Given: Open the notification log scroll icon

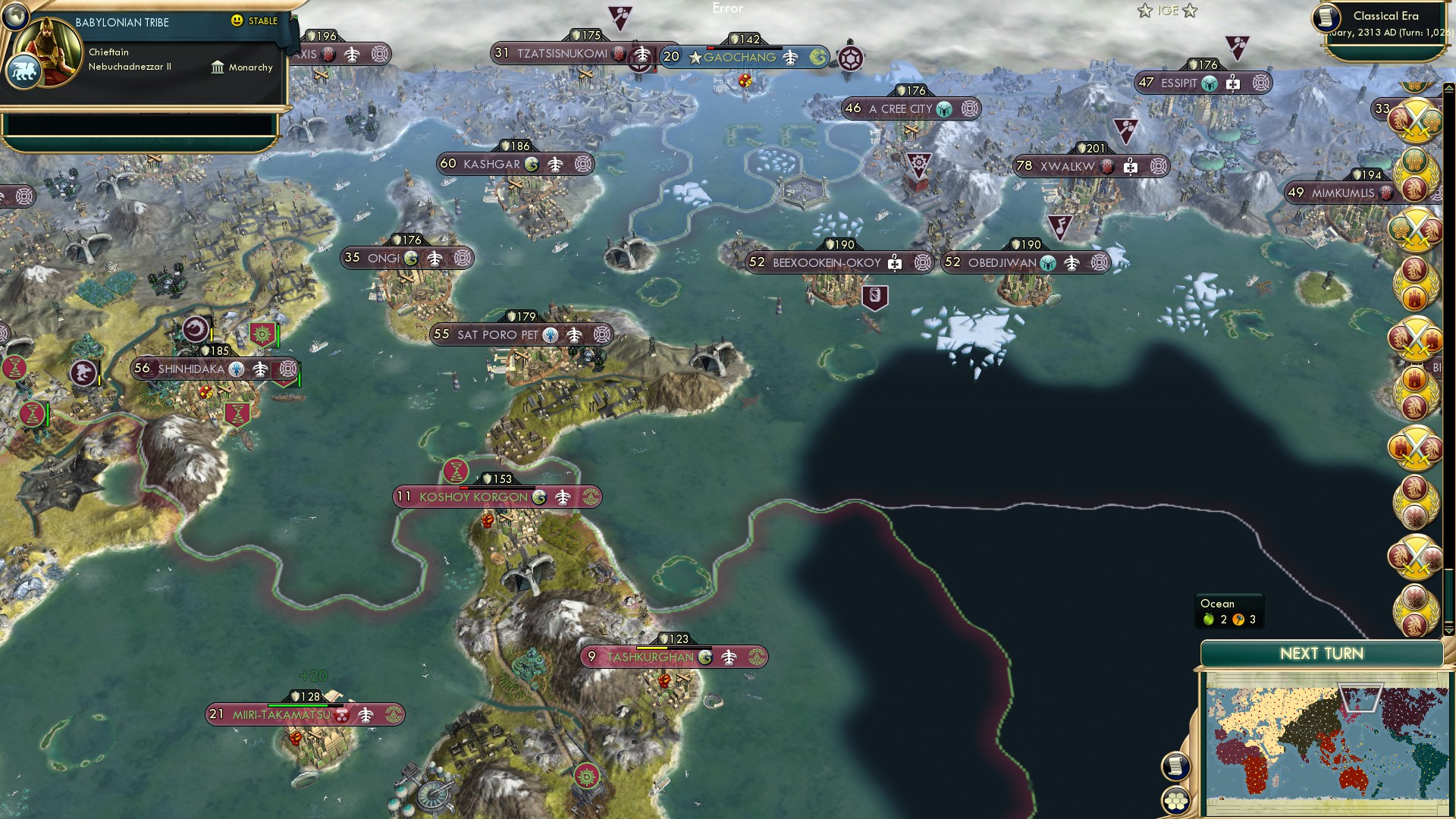Looking at the screenshot, I should coord(1176,766).
